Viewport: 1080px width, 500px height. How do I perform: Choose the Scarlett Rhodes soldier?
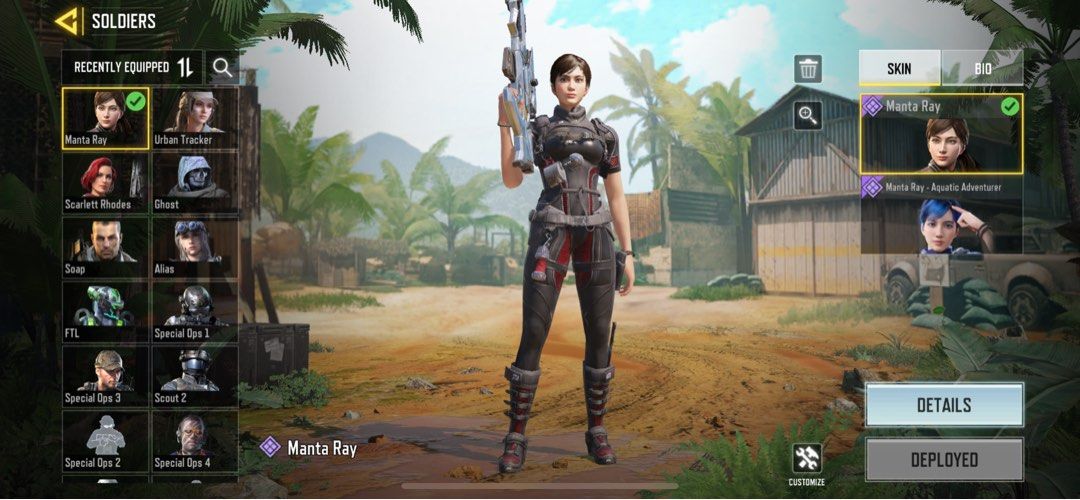click(x=105, y=183)
